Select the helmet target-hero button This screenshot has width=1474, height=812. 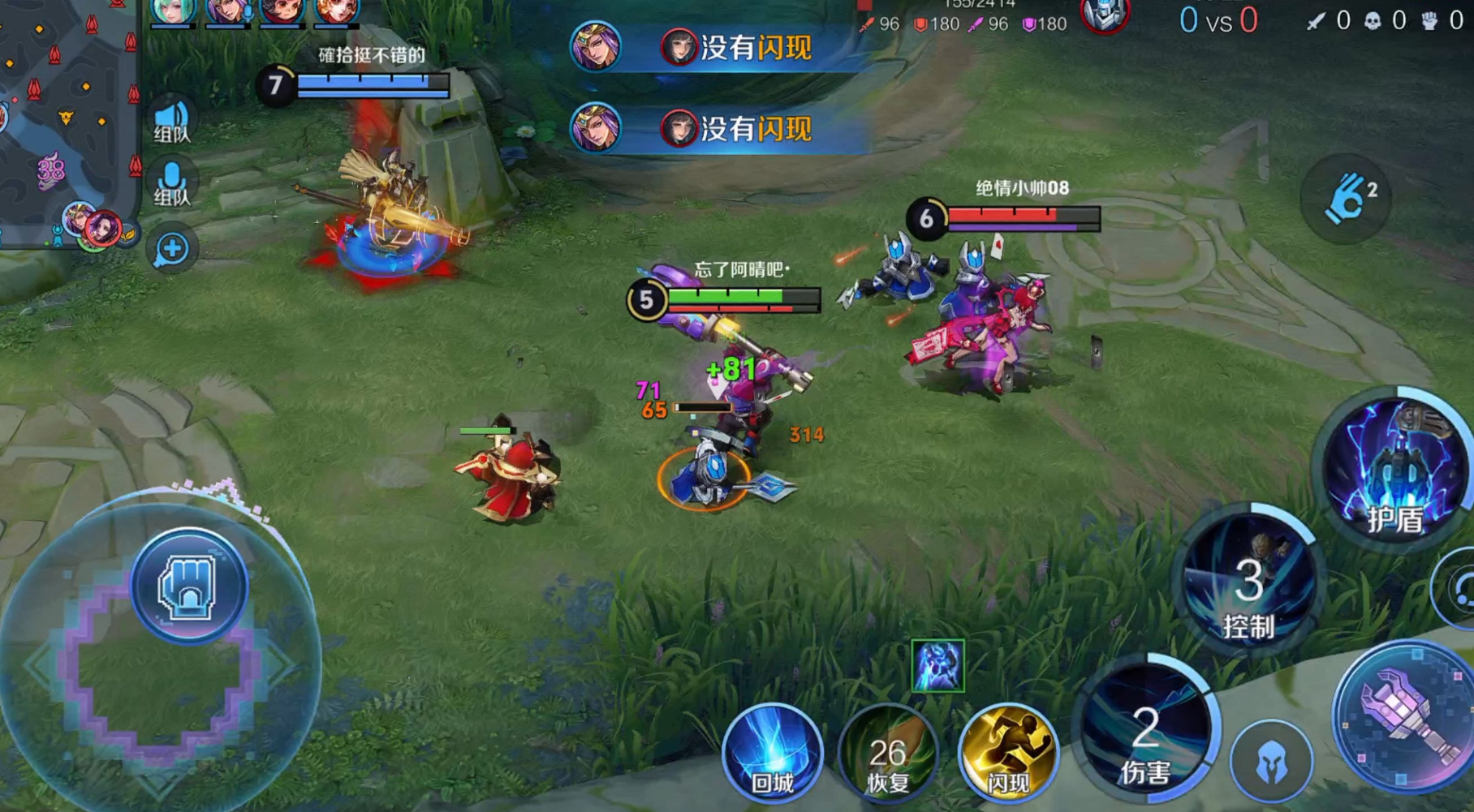1271,762
